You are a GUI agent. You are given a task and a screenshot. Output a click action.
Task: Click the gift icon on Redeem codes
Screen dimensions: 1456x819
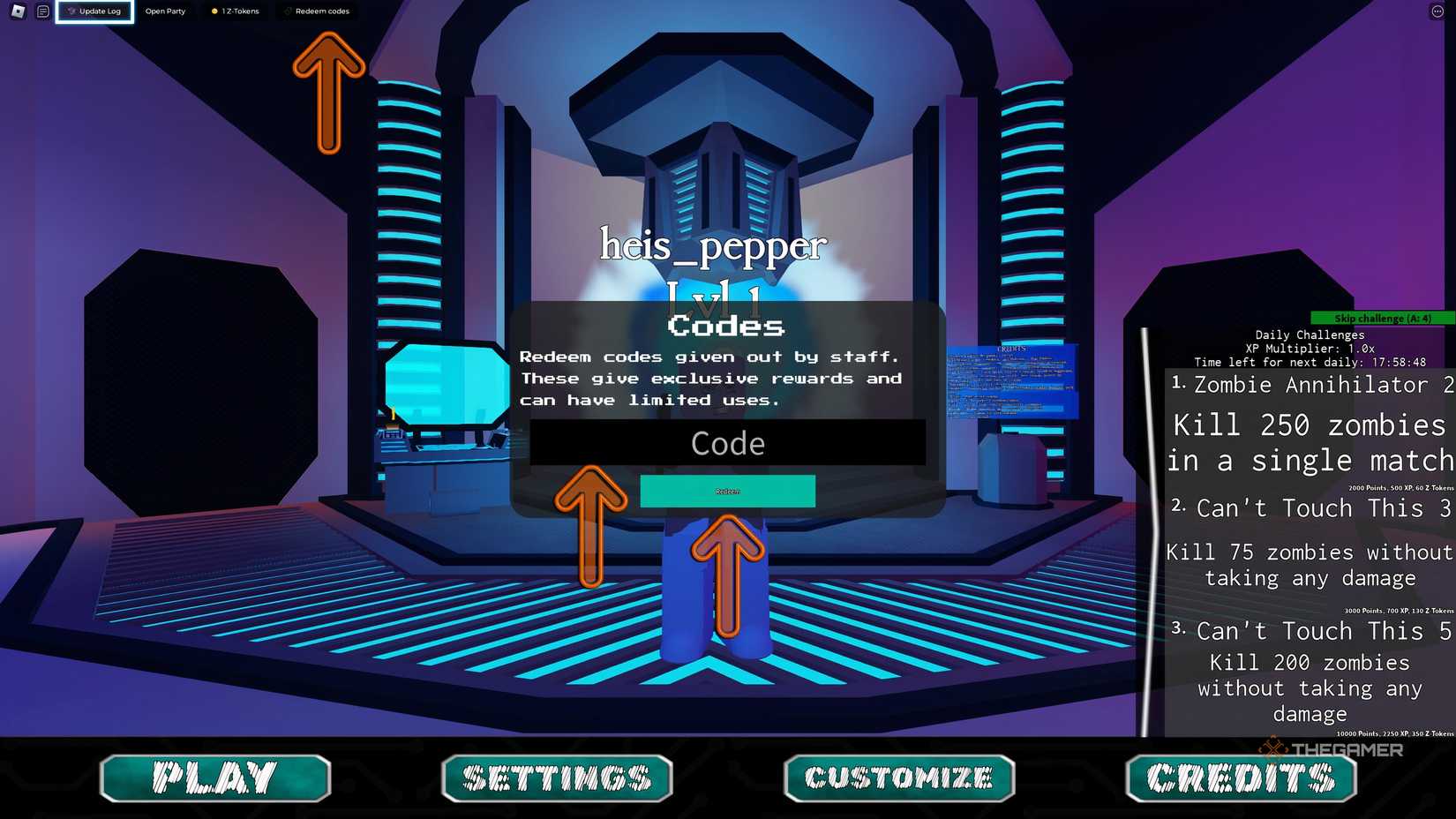(x=288, y=11)
